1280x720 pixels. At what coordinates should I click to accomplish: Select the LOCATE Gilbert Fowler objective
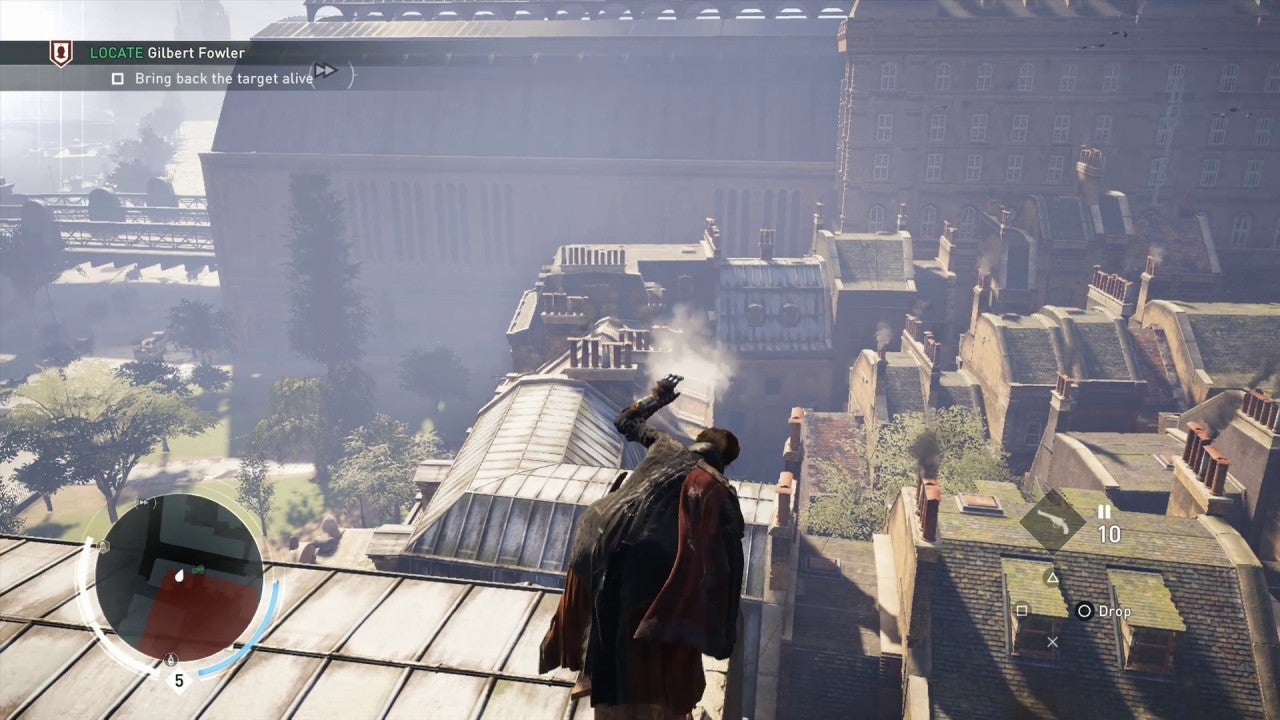[167, 53]
